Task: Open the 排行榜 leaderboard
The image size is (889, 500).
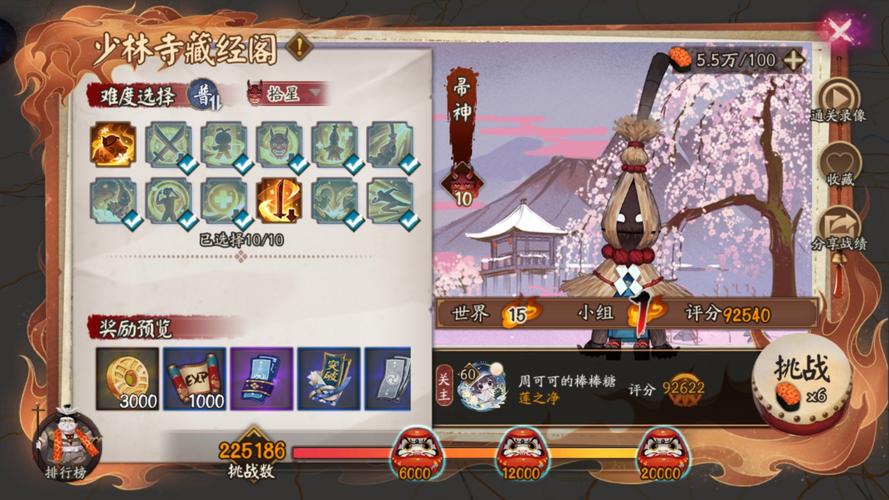Action: click(x=67, y=440)
